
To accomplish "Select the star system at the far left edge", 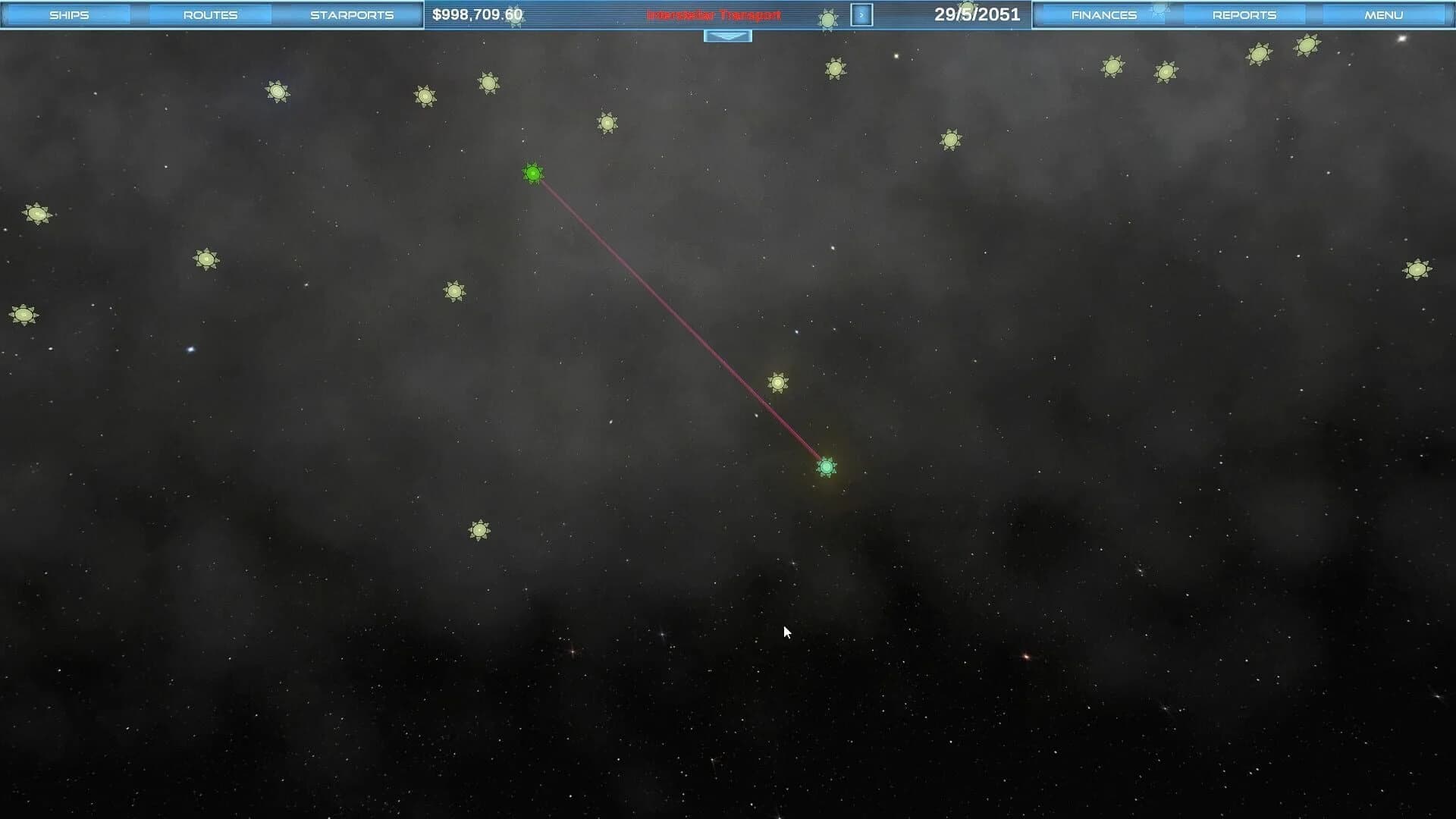I will click(25, 313).
